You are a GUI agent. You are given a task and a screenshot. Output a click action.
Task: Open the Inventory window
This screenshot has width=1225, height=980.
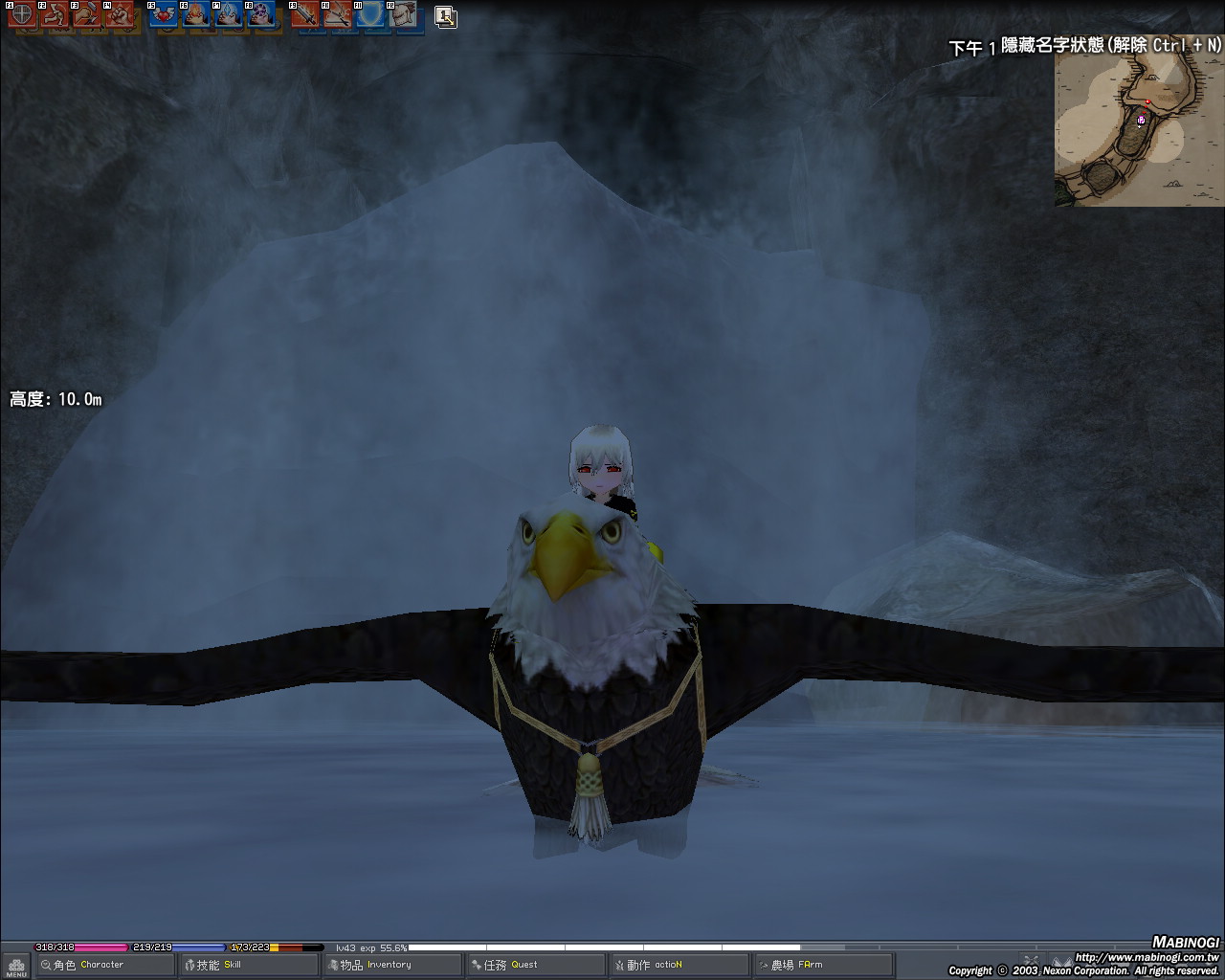coord(392,965)
